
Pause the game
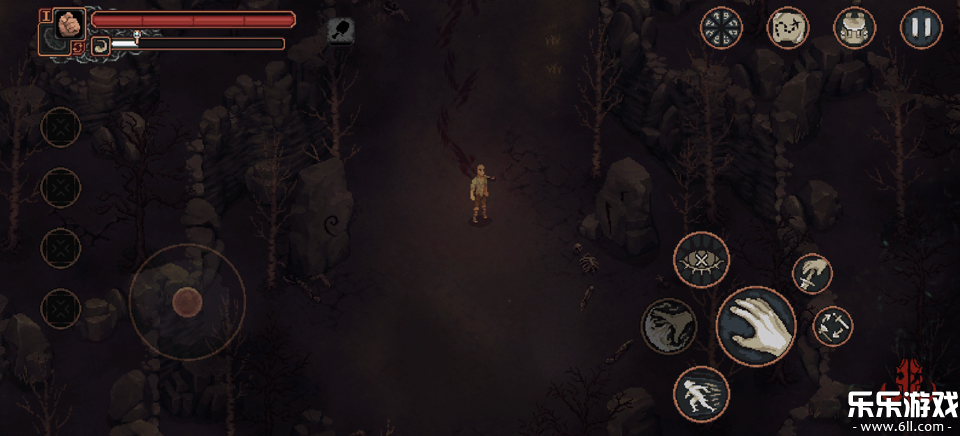click(921, 28)
